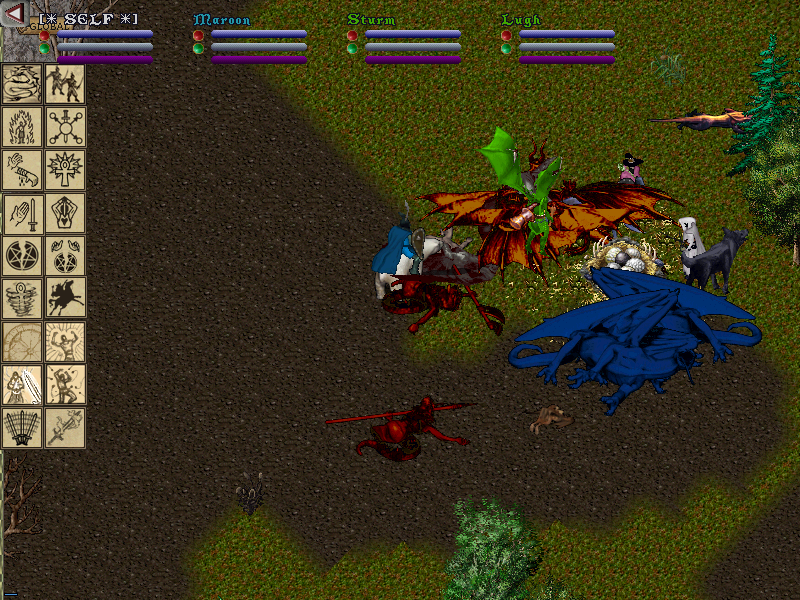This screenshot has height=600, width=800.
Task: Use the knight with glowing sword ability
Action: click(x=22, y=385)
